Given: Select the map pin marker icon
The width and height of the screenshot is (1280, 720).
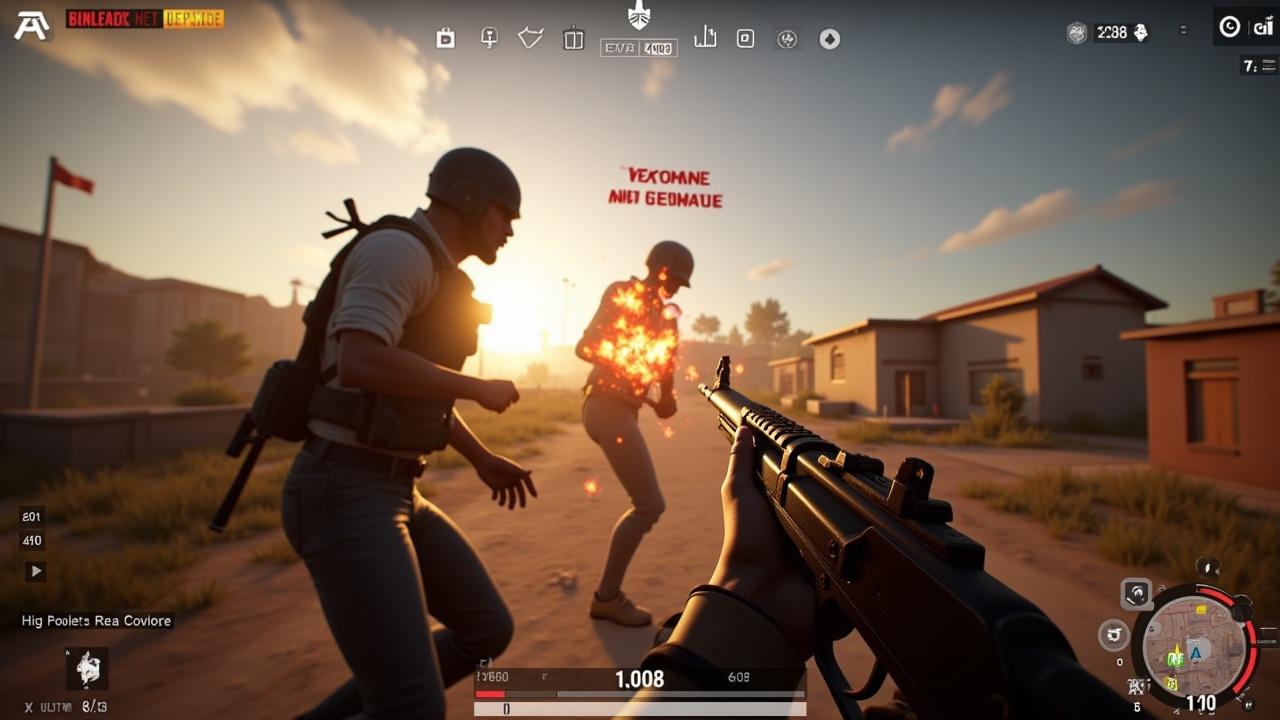Looking at the screenshot, I should point(489,38).
